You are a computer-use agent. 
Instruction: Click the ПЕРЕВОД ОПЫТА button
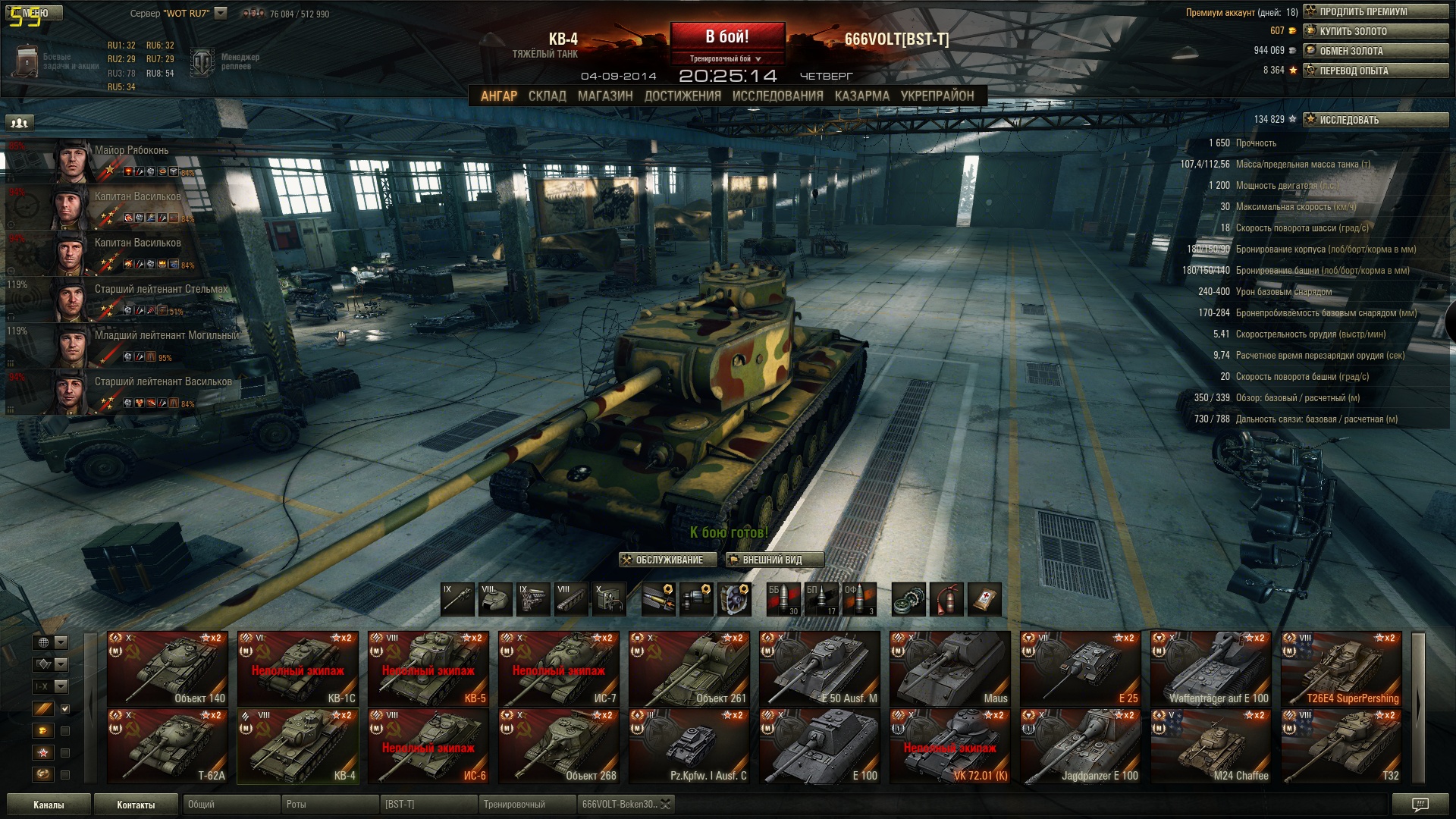(x=1376, y=71)
